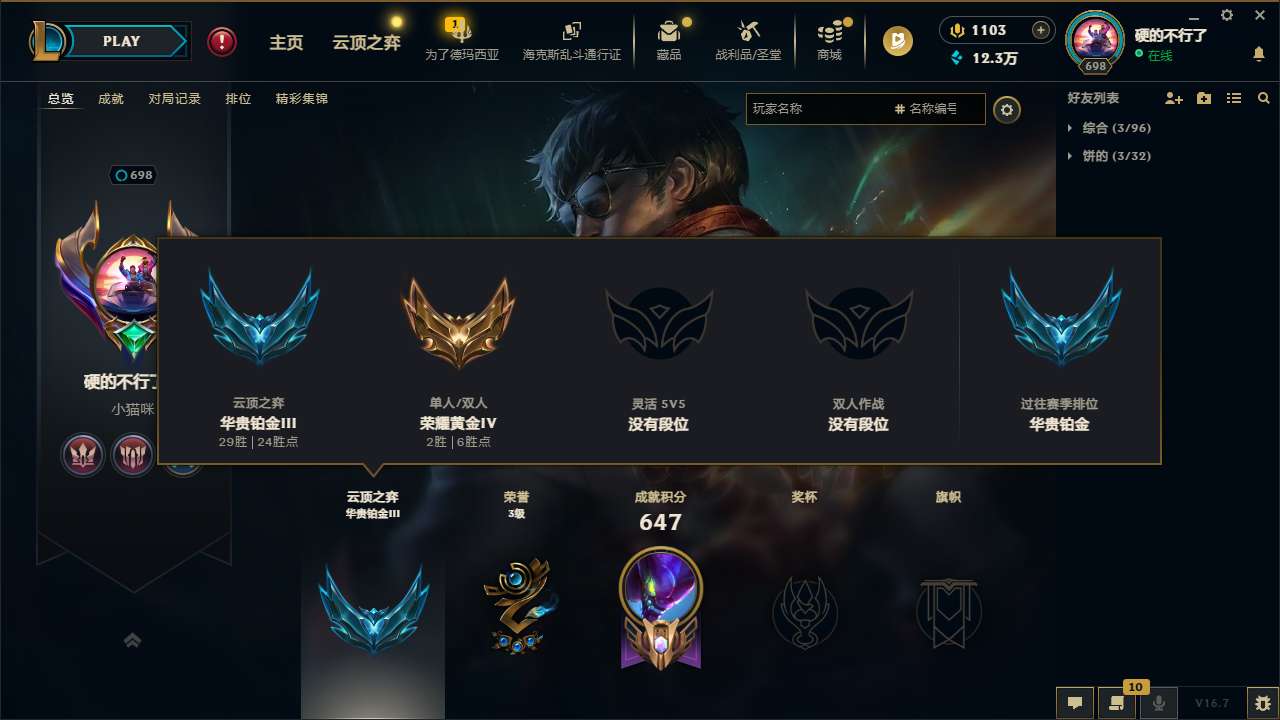
Task: Open the chat window with 10 unread messages
Action: 1118,704
